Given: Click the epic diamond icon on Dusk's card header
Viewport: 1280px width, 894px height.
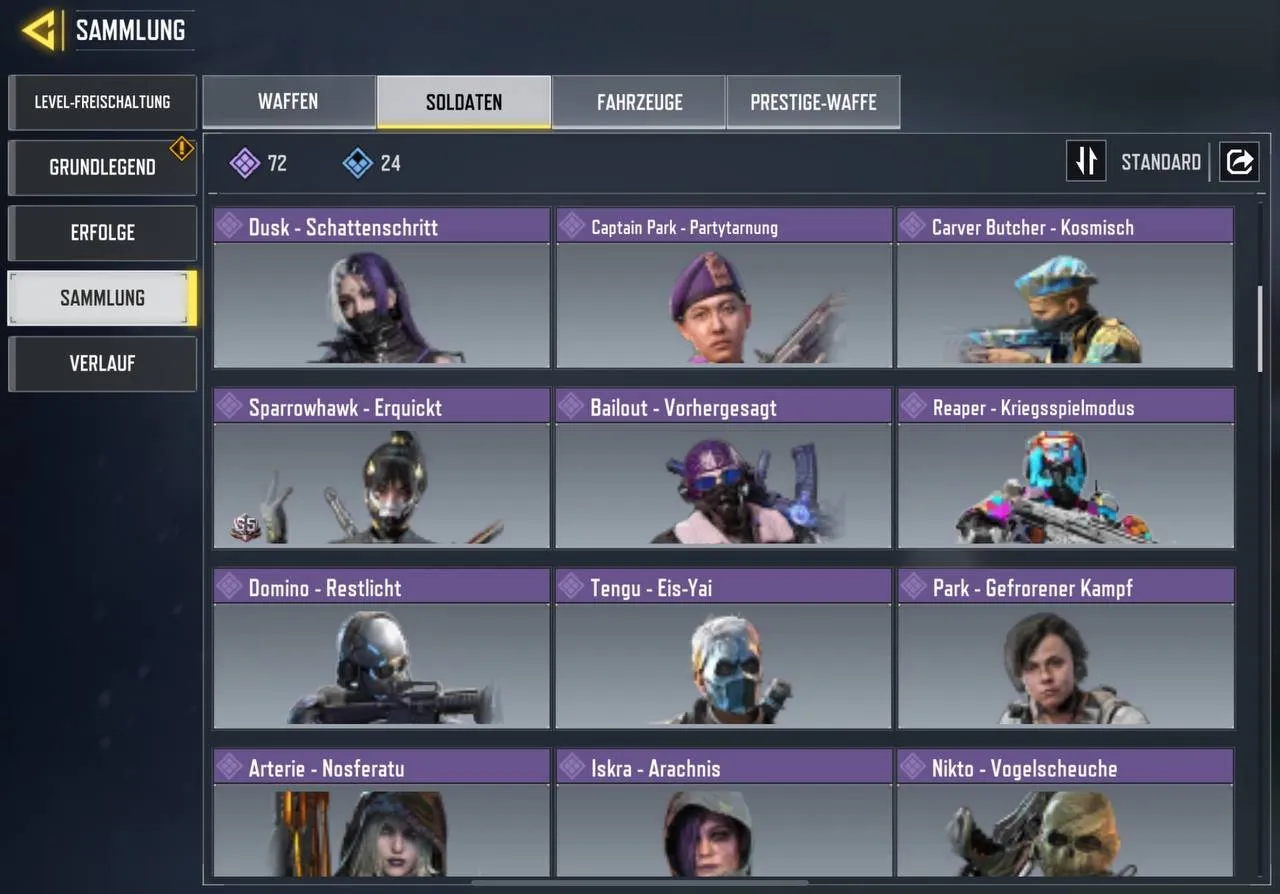Looking at the screenshot, I should [x=228, y=227].
